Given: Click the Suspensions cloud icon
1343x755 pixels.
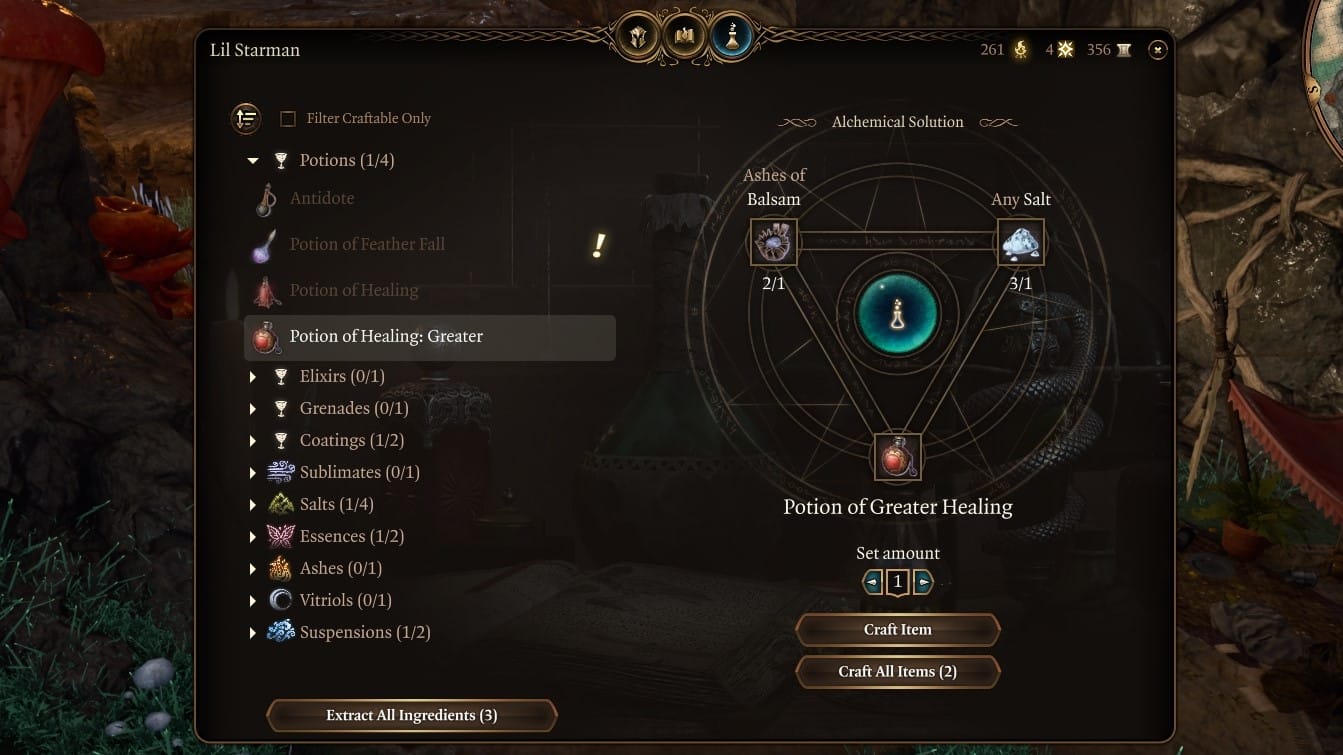Looking at the screenshot, I should click(280, 631).
